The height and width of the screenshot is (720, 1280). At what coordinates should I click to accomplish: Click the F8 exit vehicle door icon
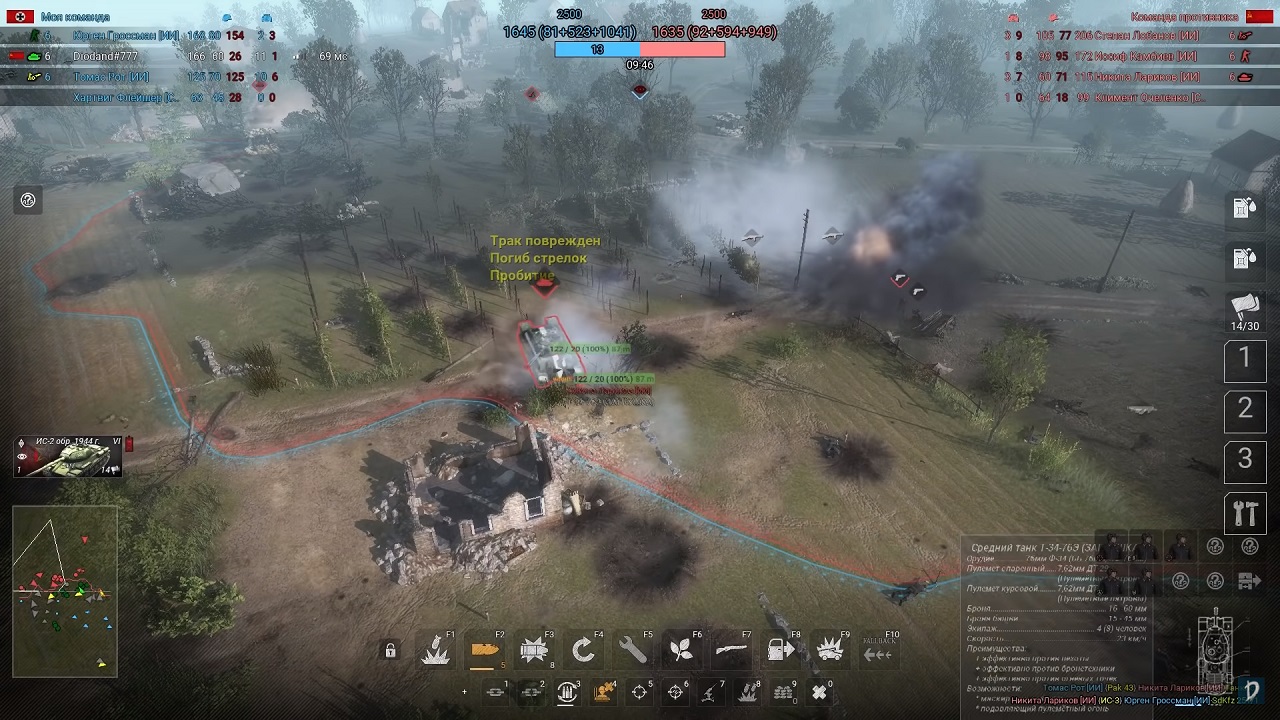click(780, 651)
